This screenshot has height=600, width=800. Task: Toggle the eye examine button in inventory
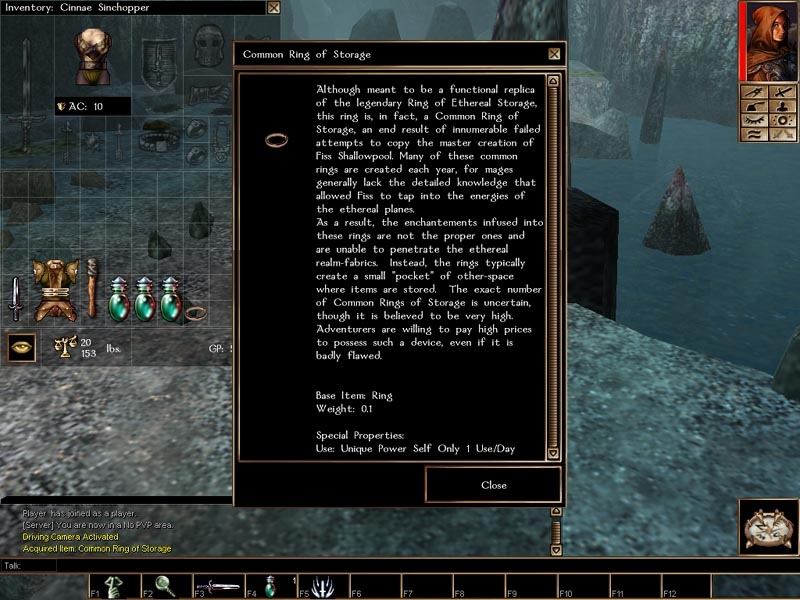coord(19,348)
